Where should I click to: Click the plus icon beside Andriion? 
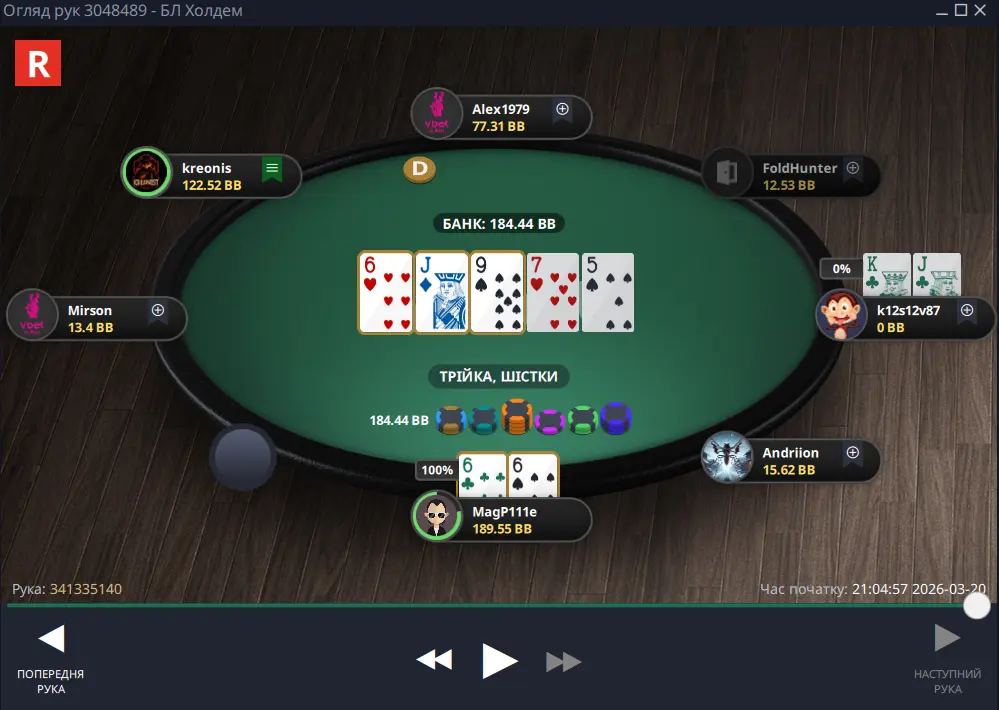tap(852, 453)
